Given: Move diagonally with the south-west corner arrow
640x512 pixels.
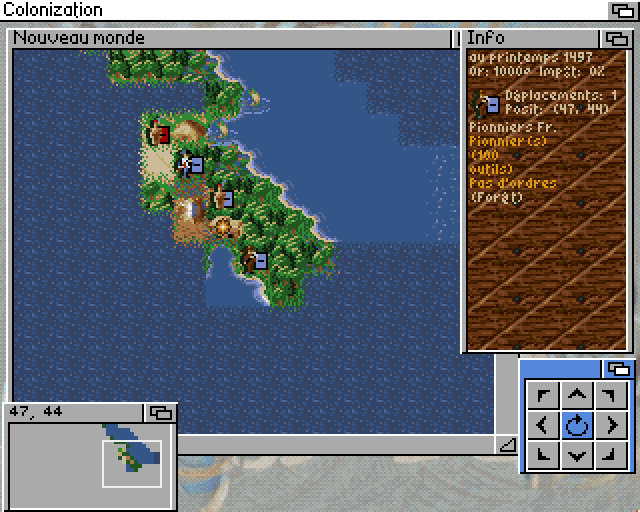Looking at the screenshot, I should click(543, 456).
